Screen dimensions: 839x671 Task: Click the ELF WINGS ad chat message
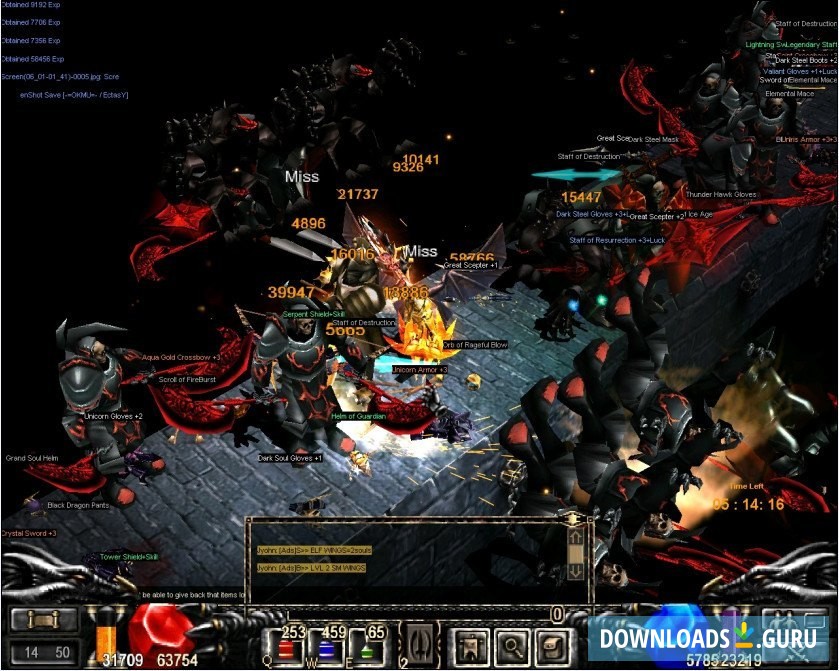[313, 551]
